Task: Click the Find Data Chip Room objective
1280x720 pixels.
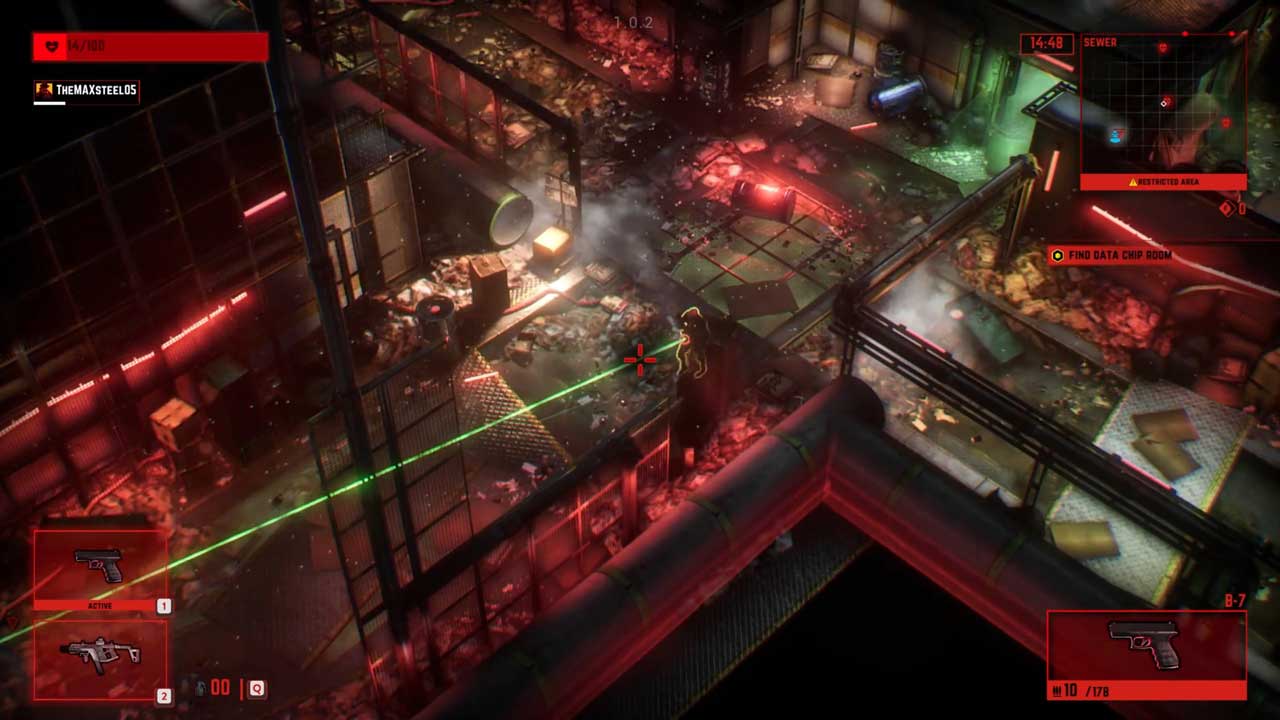Action: (x=1119, y=256)
